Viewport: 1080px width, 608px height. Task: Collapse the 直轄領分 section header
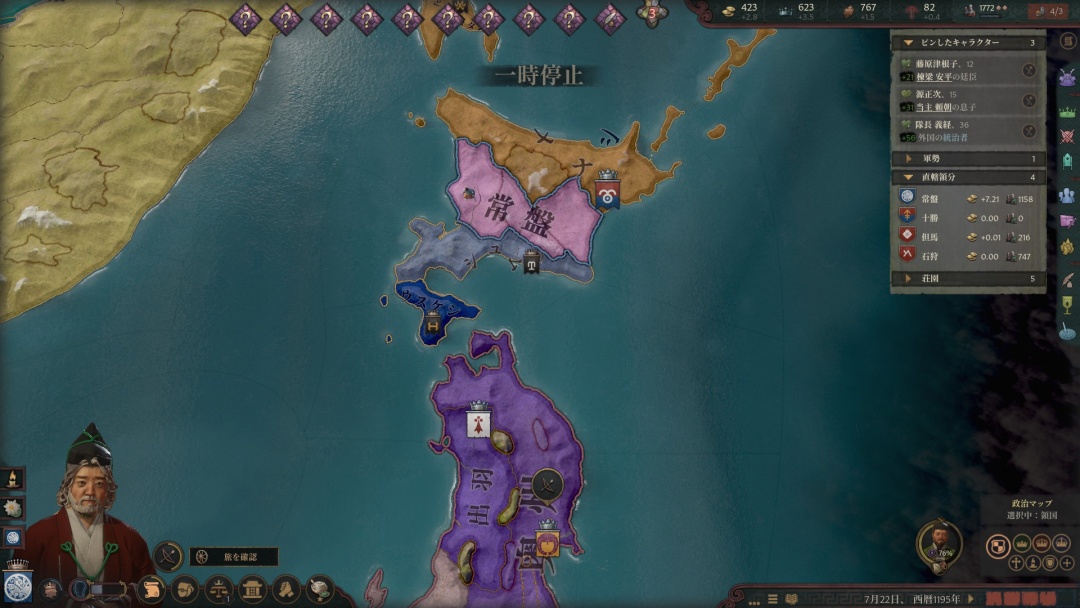pos(908,177)
